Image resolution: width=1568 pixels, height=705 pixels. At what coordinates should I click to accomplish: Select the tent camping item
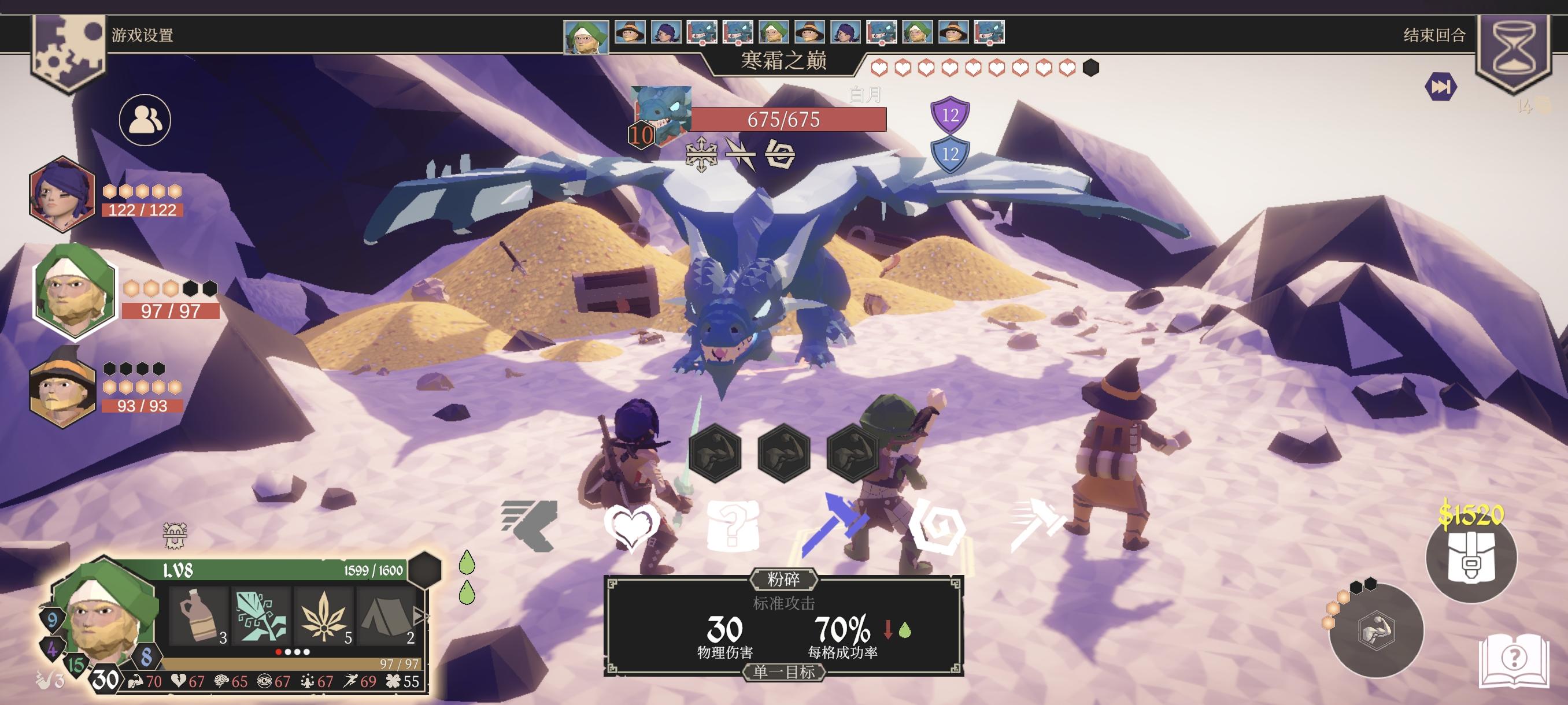click(386, 615)
